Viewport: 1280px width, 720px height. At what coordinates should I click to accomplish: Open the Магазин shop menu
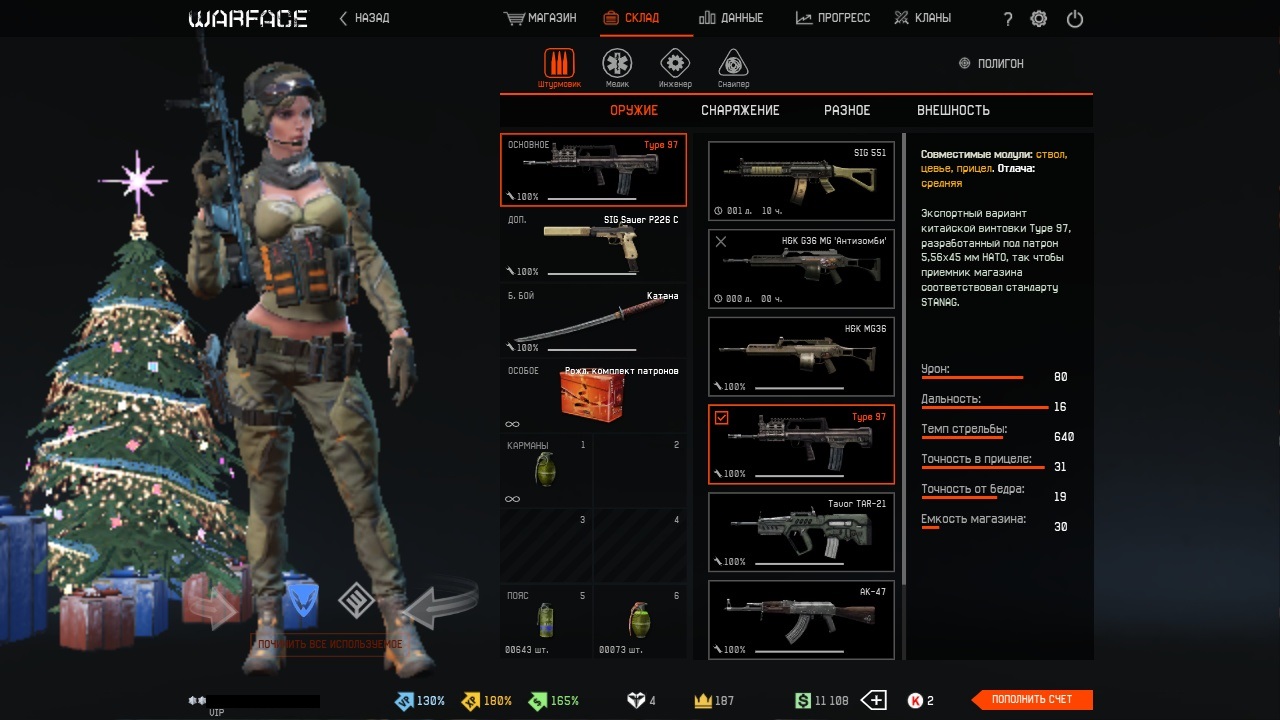[x=541, y=18]
